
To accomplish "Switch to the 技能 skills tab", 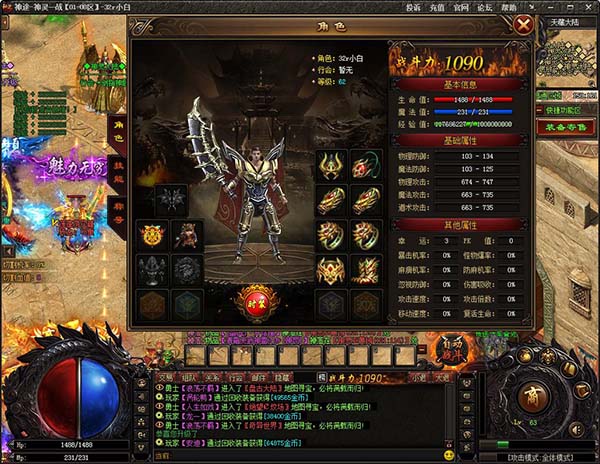I will 118,172.
